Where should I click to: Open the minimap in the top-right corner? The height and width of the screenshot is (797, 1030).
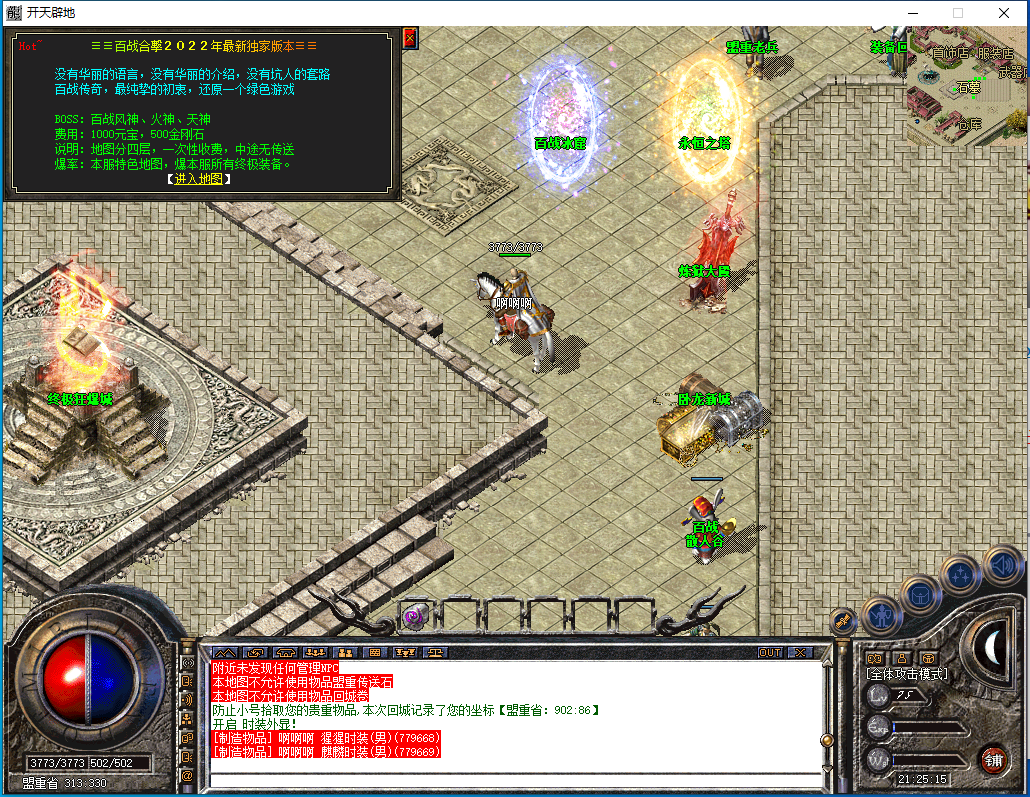pyautogui.click(x=966, y=85)
